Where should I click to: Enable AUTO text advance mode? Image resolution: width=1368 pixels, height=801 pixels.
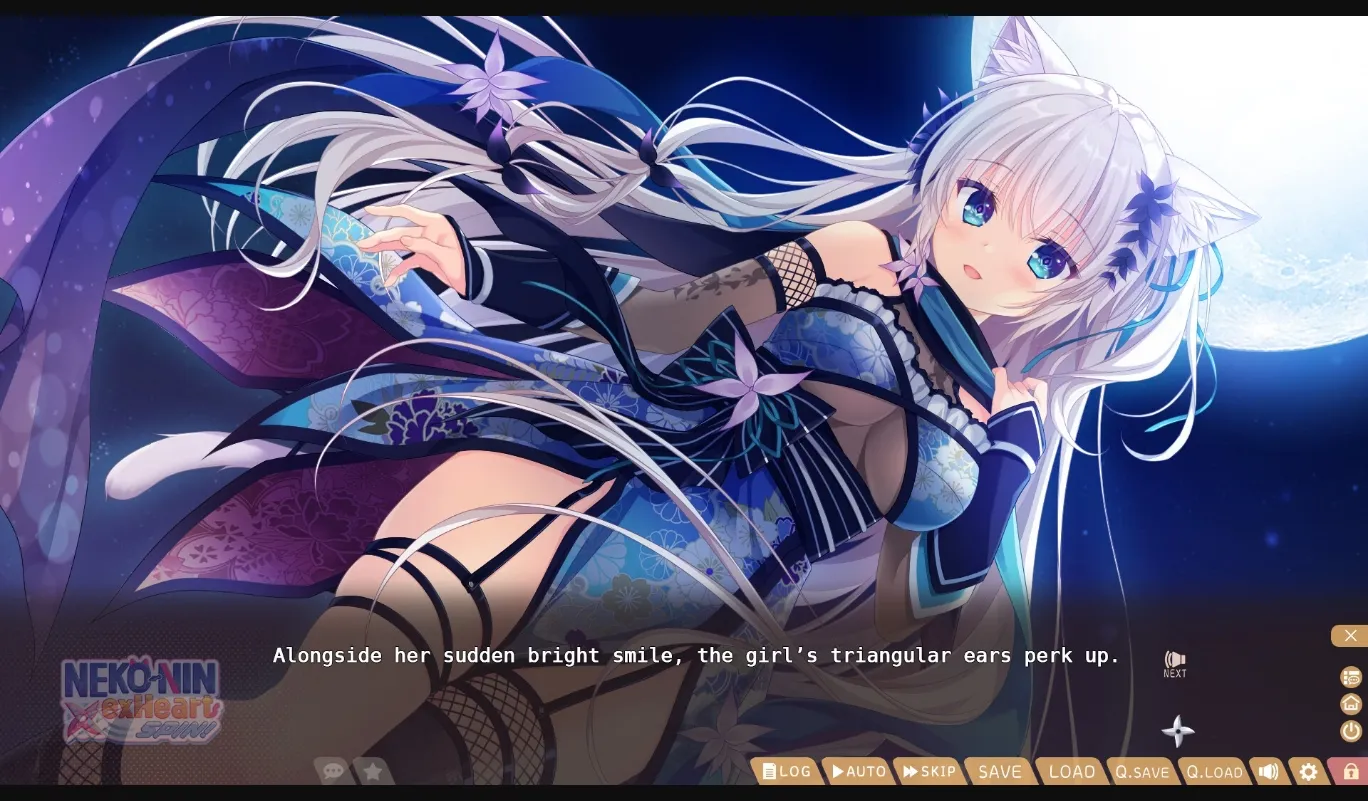click(x=857, y=771)
